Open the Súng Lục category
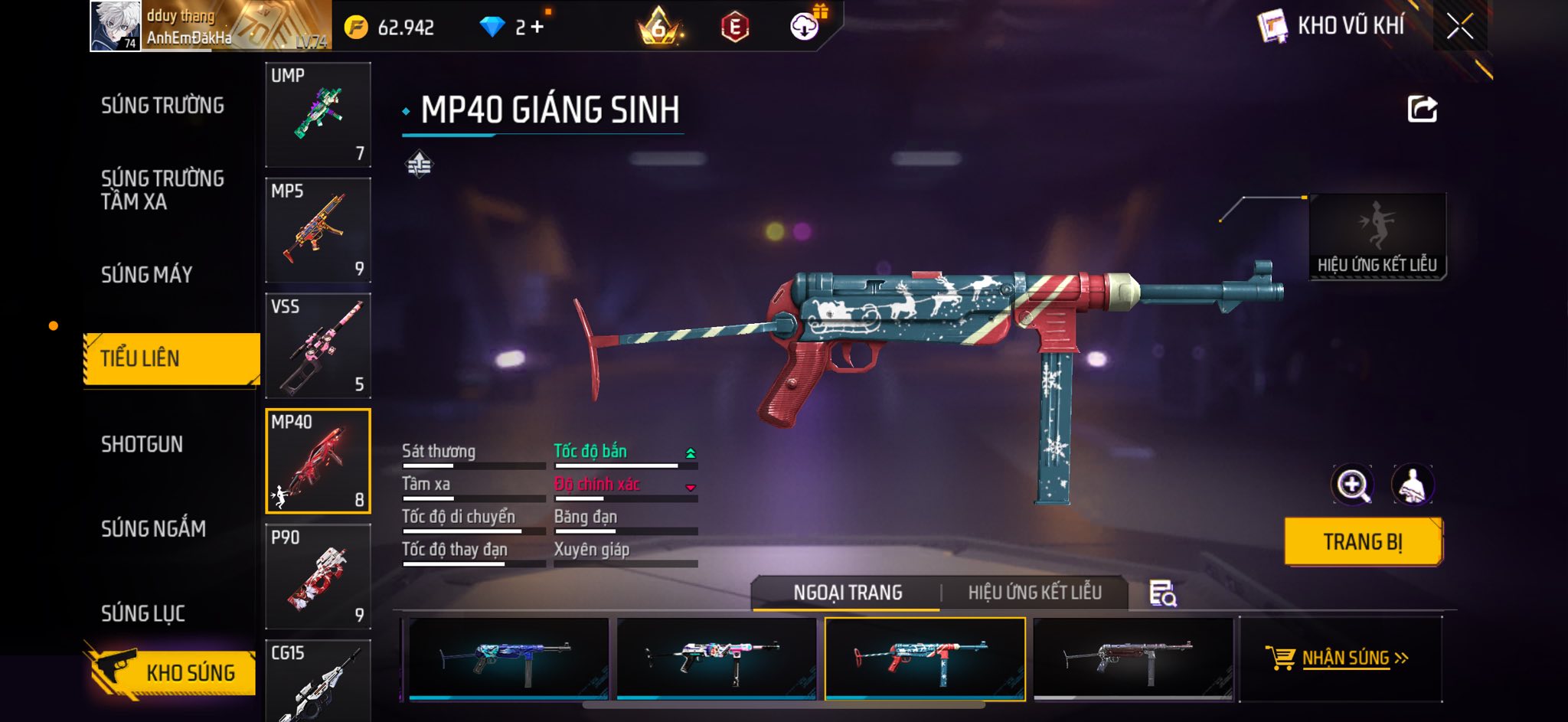The width and height of the screenshot is (1568, 722). [x=143, y=613]
